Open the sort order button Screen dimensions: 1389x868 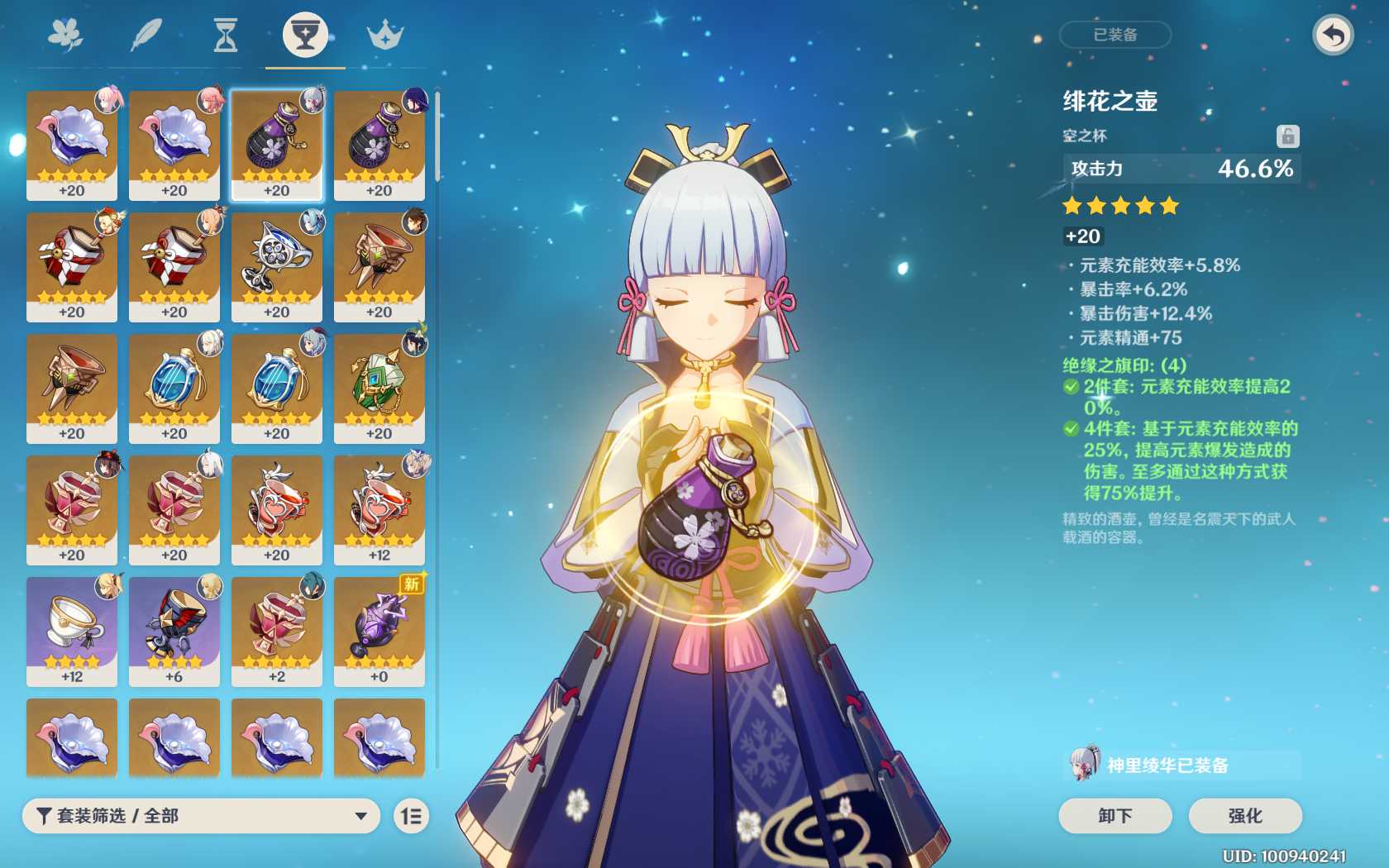tap(411, 817)
